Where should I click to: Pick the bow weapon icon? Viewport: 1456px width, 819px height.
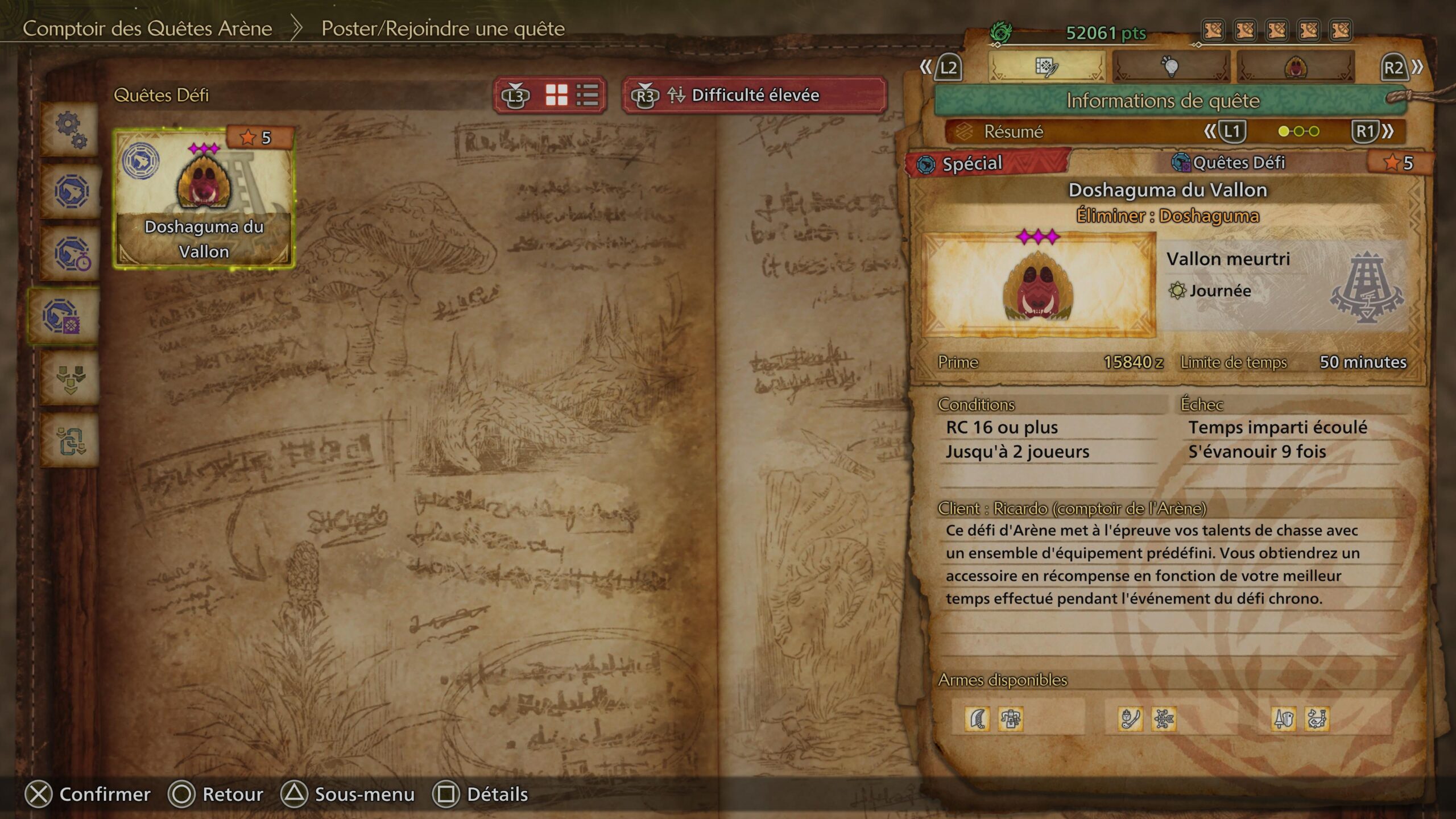[1164, 719]
